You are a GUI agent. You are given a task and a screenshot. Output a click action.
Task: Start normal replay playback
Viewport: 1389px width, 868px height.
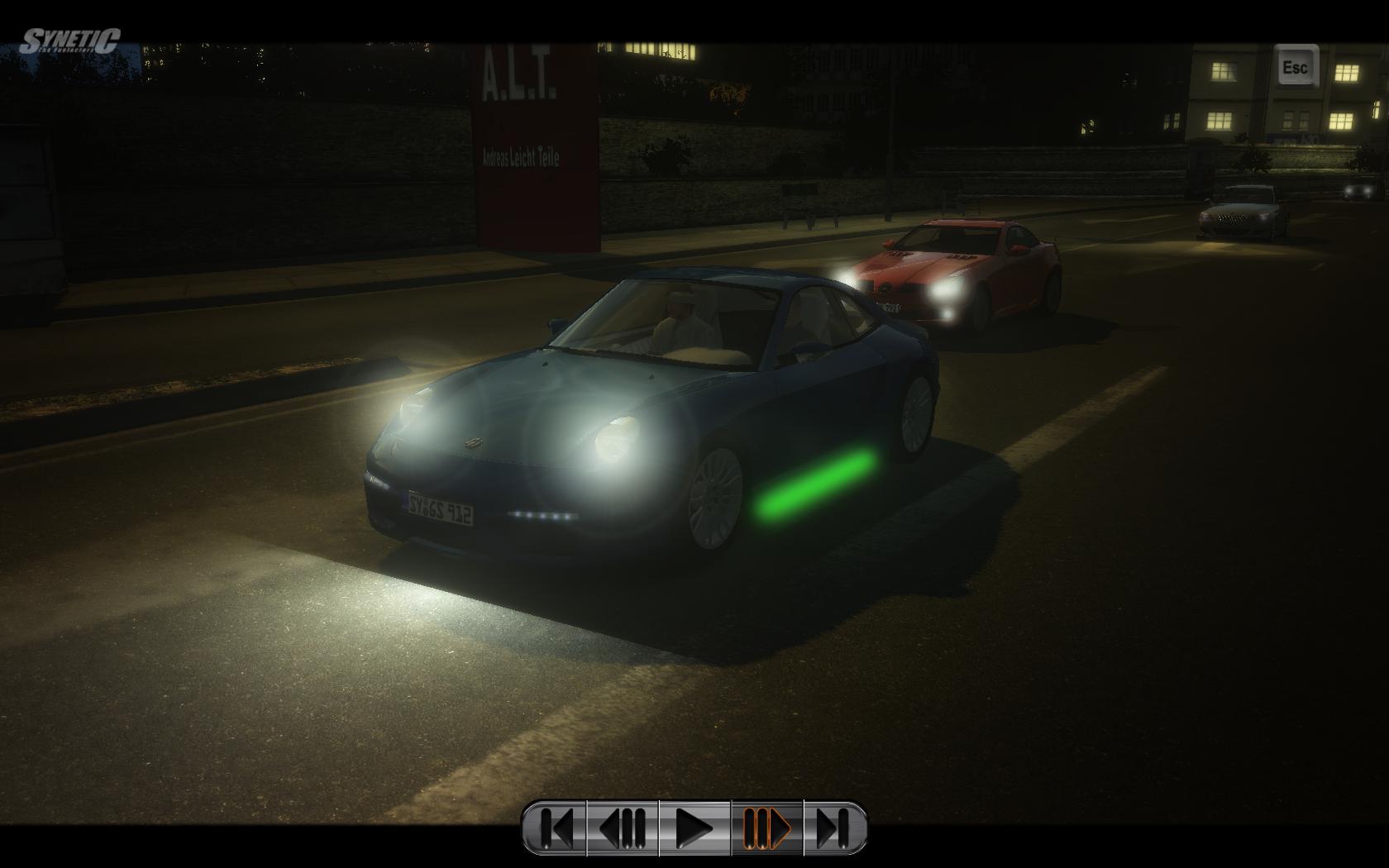(694, 827)
